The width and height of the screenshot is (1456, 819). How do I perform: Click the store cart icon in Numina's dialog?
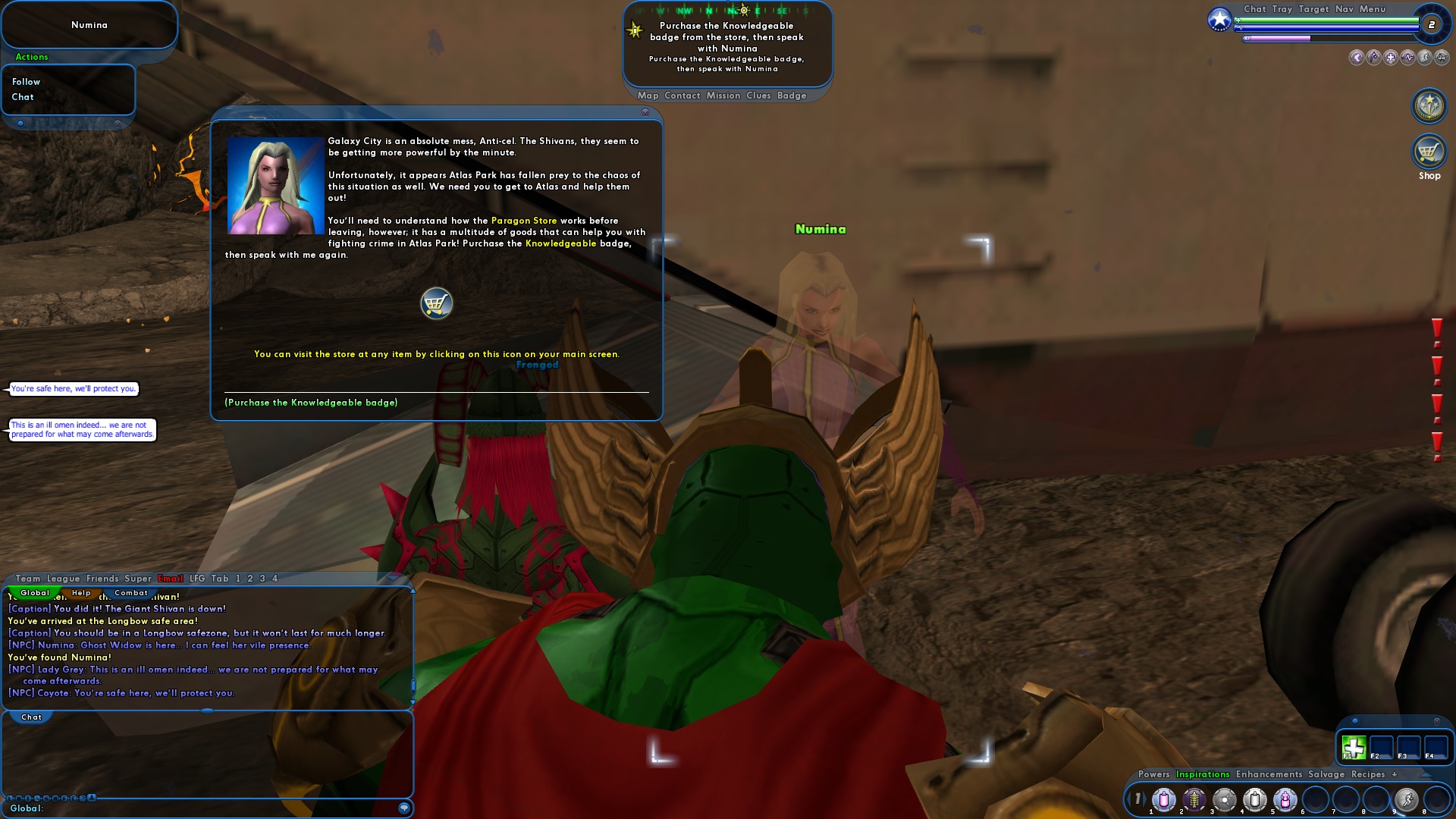[x=436, y=303]
